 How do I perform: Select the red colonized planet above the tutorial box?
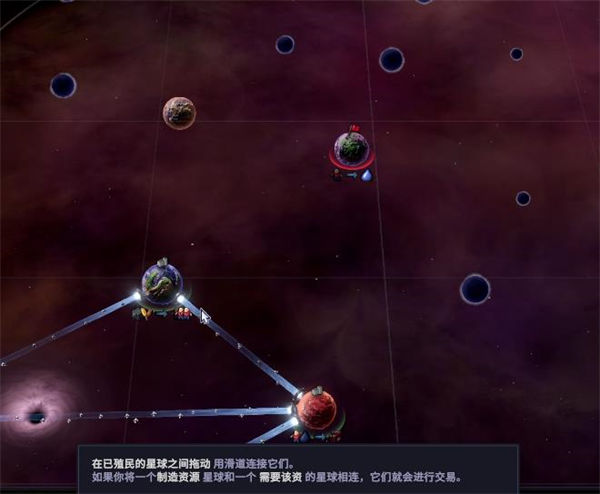click(x=317, y=410)
